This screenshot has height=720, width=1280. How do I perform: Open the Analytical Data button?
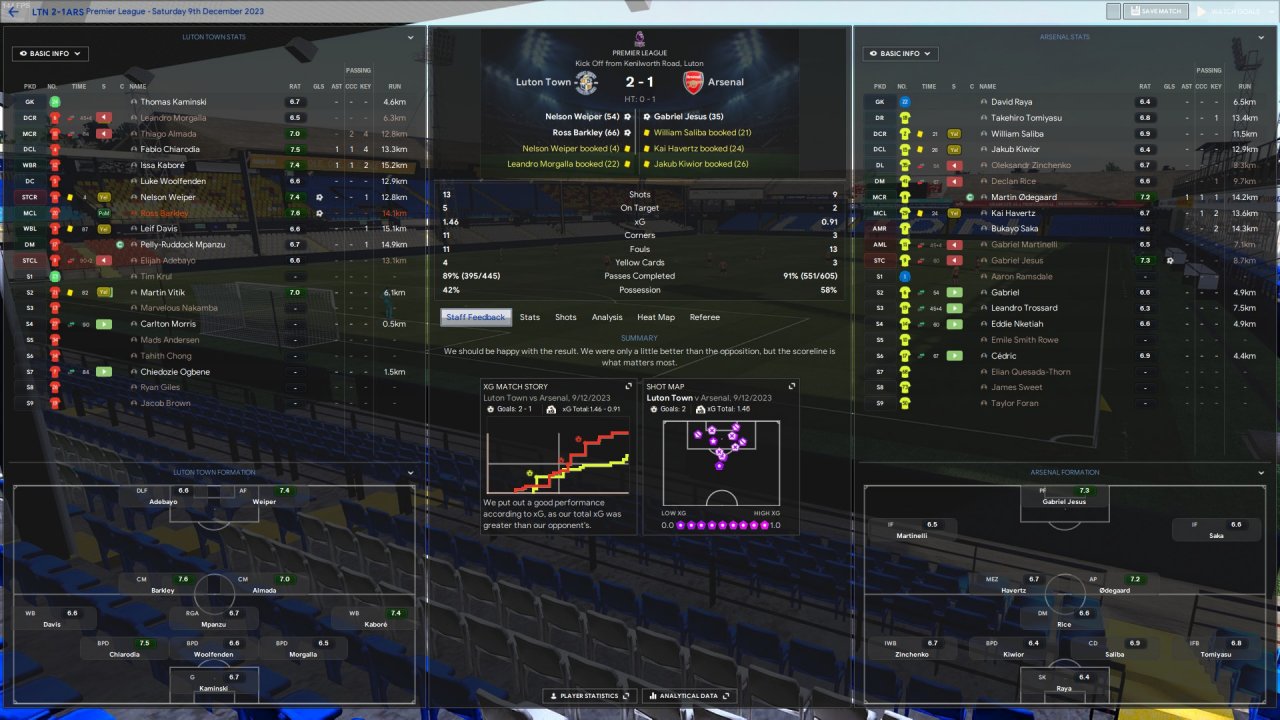coord(689,696)
